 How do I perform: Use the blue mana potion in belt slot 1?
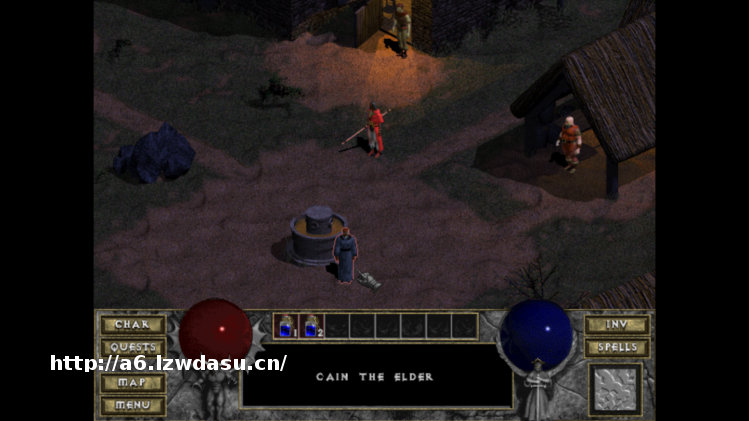pos(286,326)
